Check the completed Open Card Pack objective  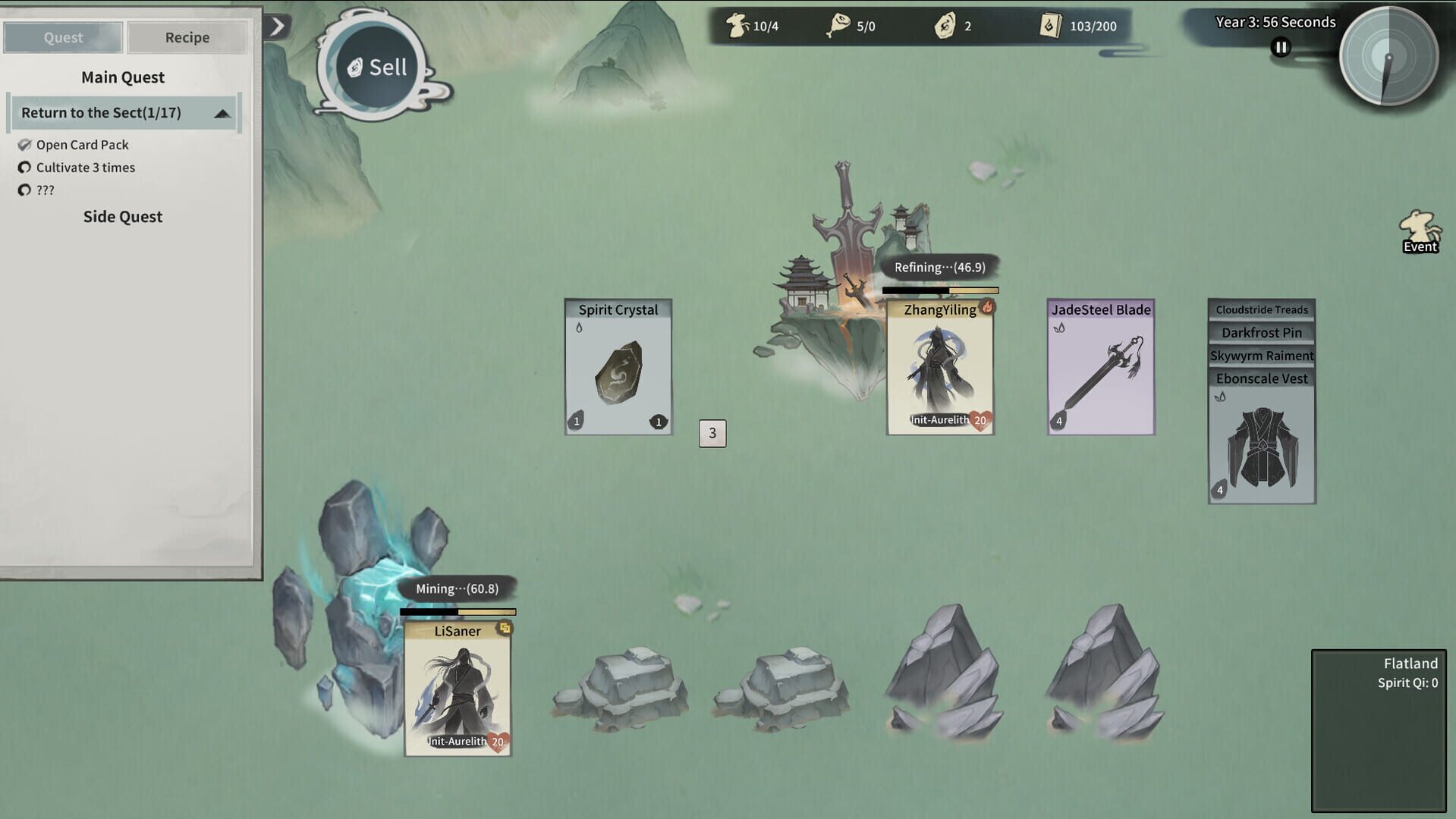pos(25,144)
